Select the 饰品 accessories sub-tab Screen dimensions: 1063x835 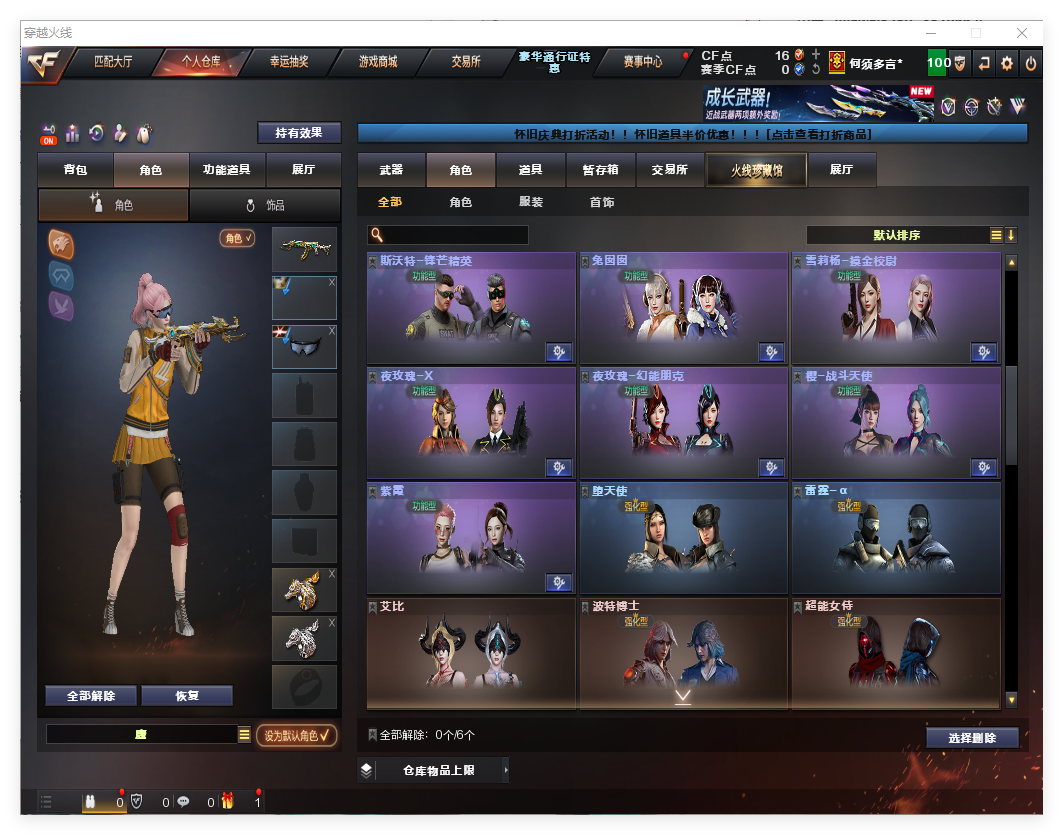coord(265,205)
